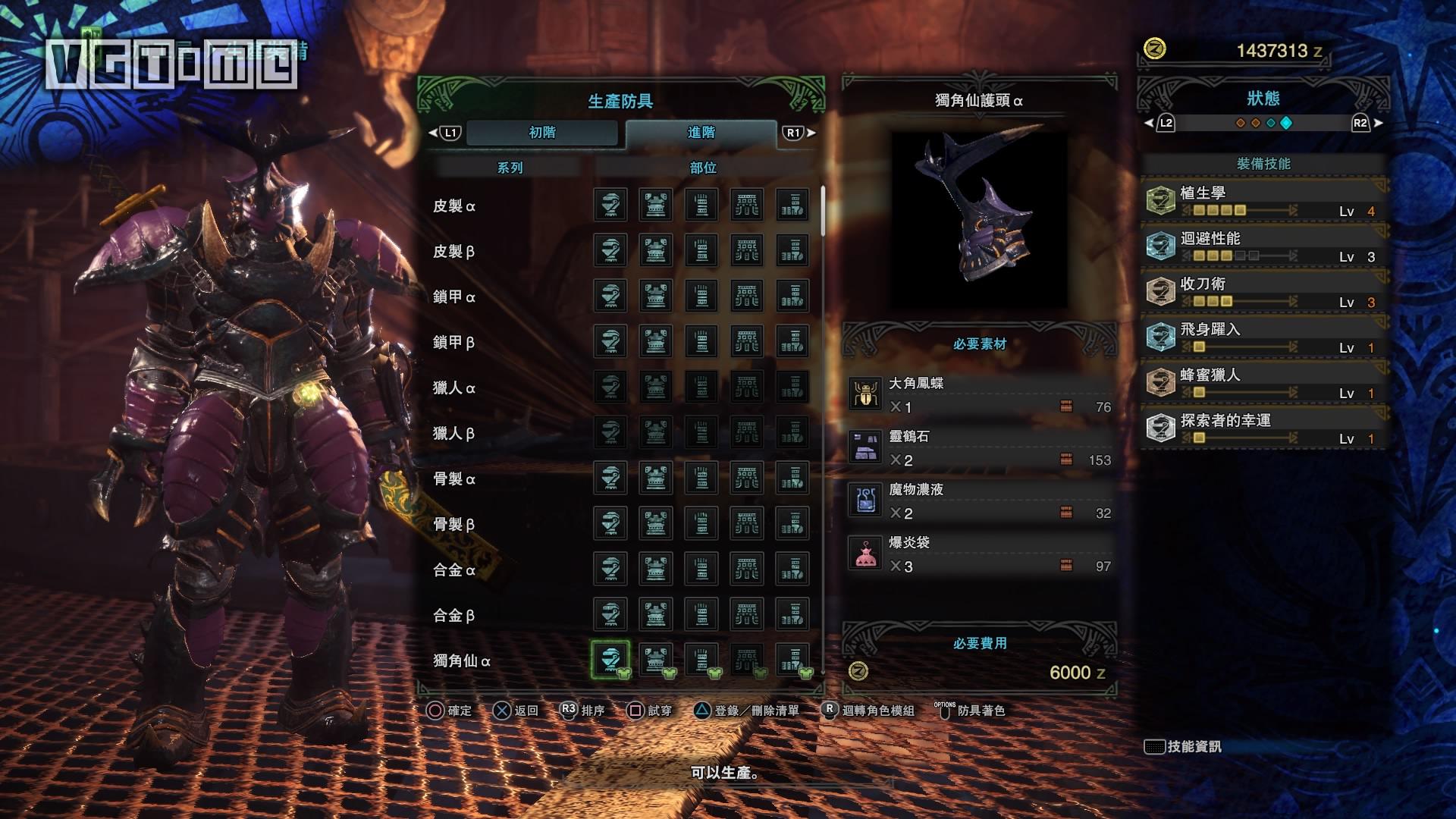Select the 合金β leg armor icon
Viewport: 1456px width, 819px height.
(792, 614)
